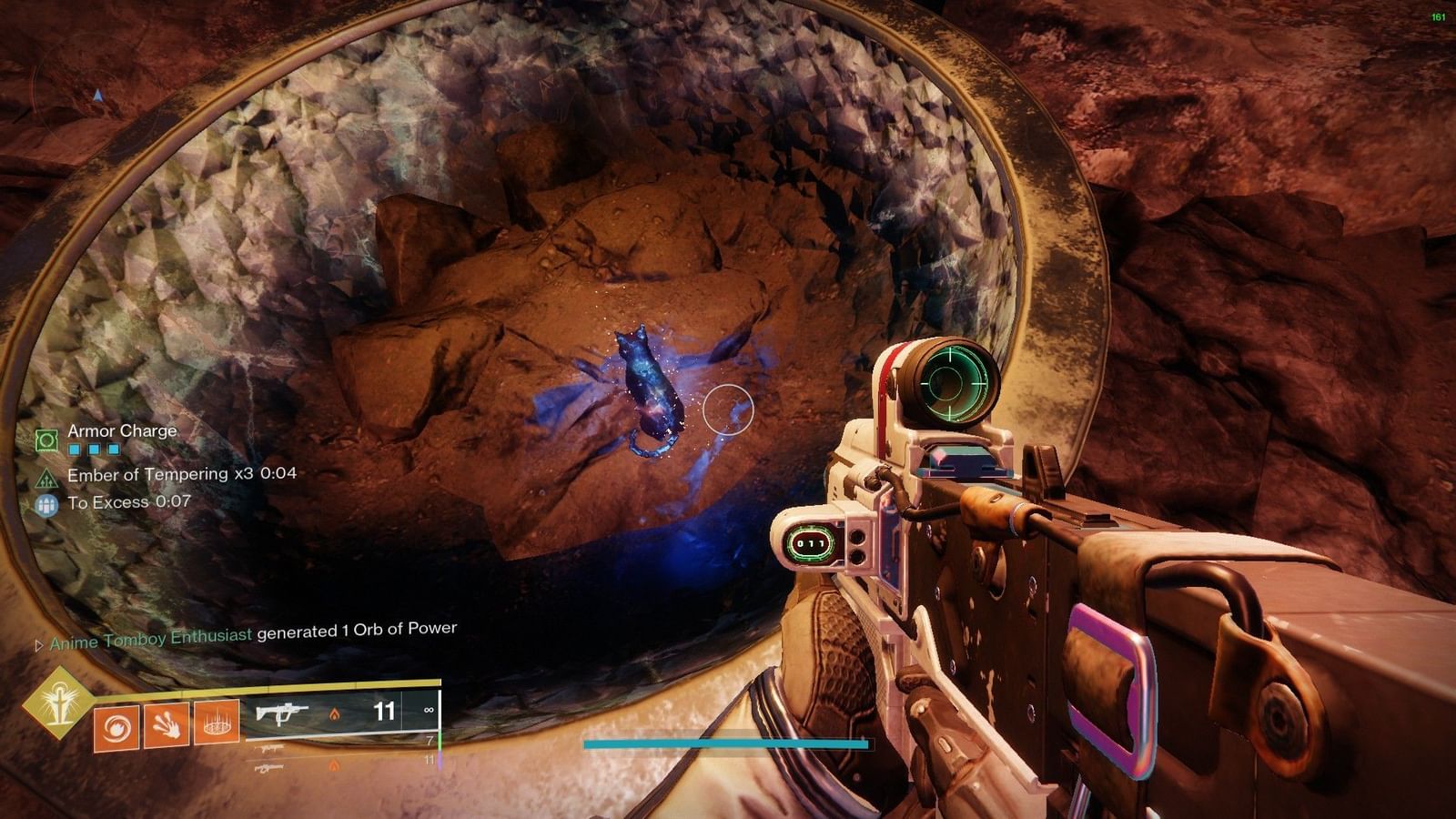The height and width of the screenshot is (819, 1456).
Task: Click the Armor Charge buff icon
Action: pyautogui.click(x=45, y=439)
